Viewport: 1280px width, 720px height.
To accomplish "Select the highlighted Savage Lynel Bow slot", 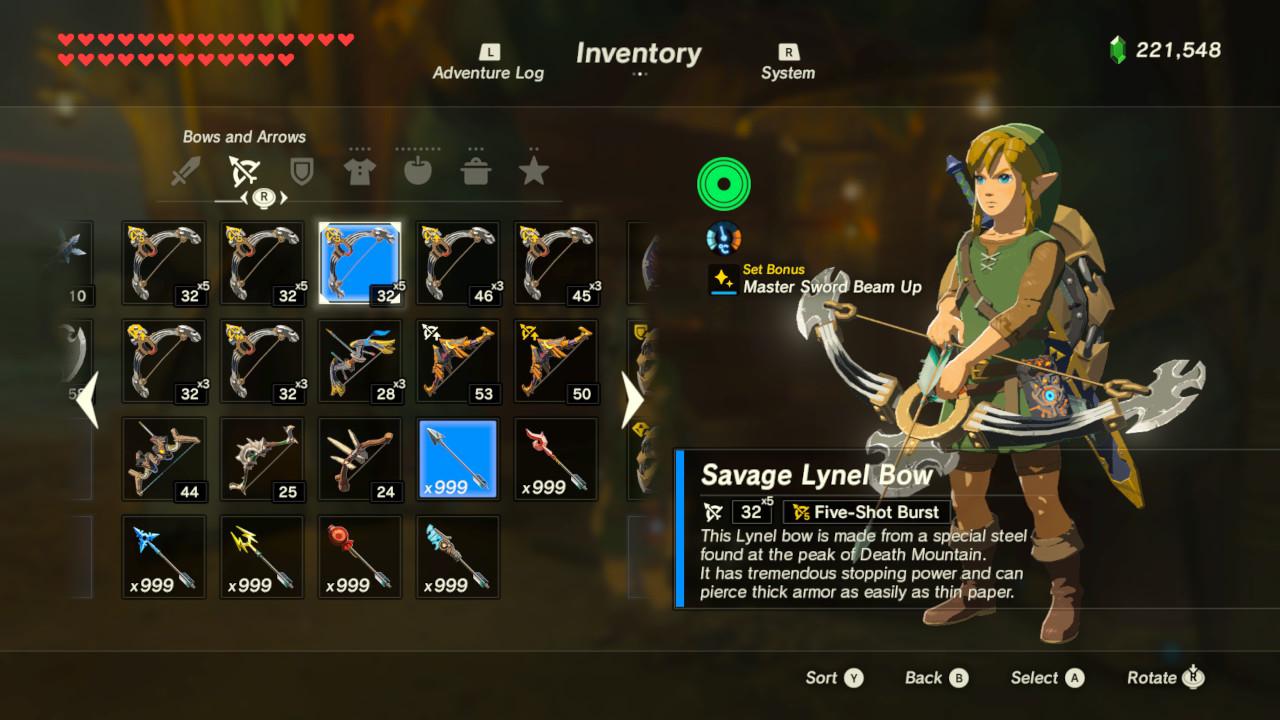I will click(x=359, y=262).
